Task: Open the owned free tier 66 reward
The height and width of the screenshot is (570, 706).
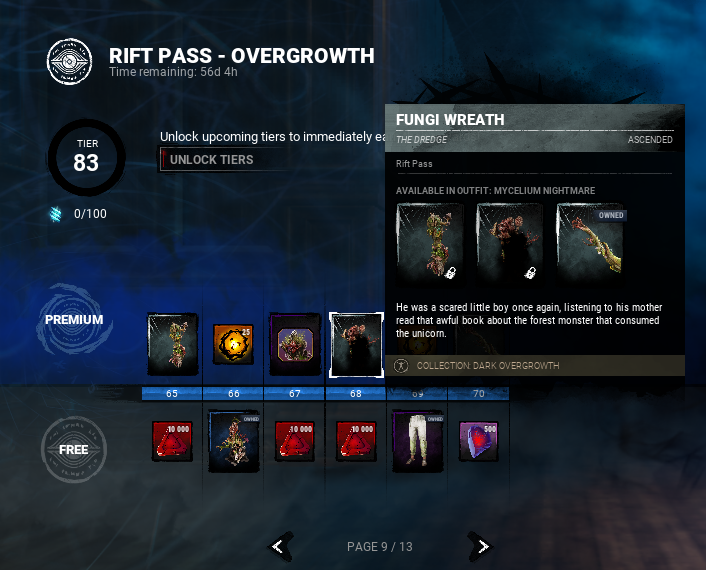Action: pos(234,441)
